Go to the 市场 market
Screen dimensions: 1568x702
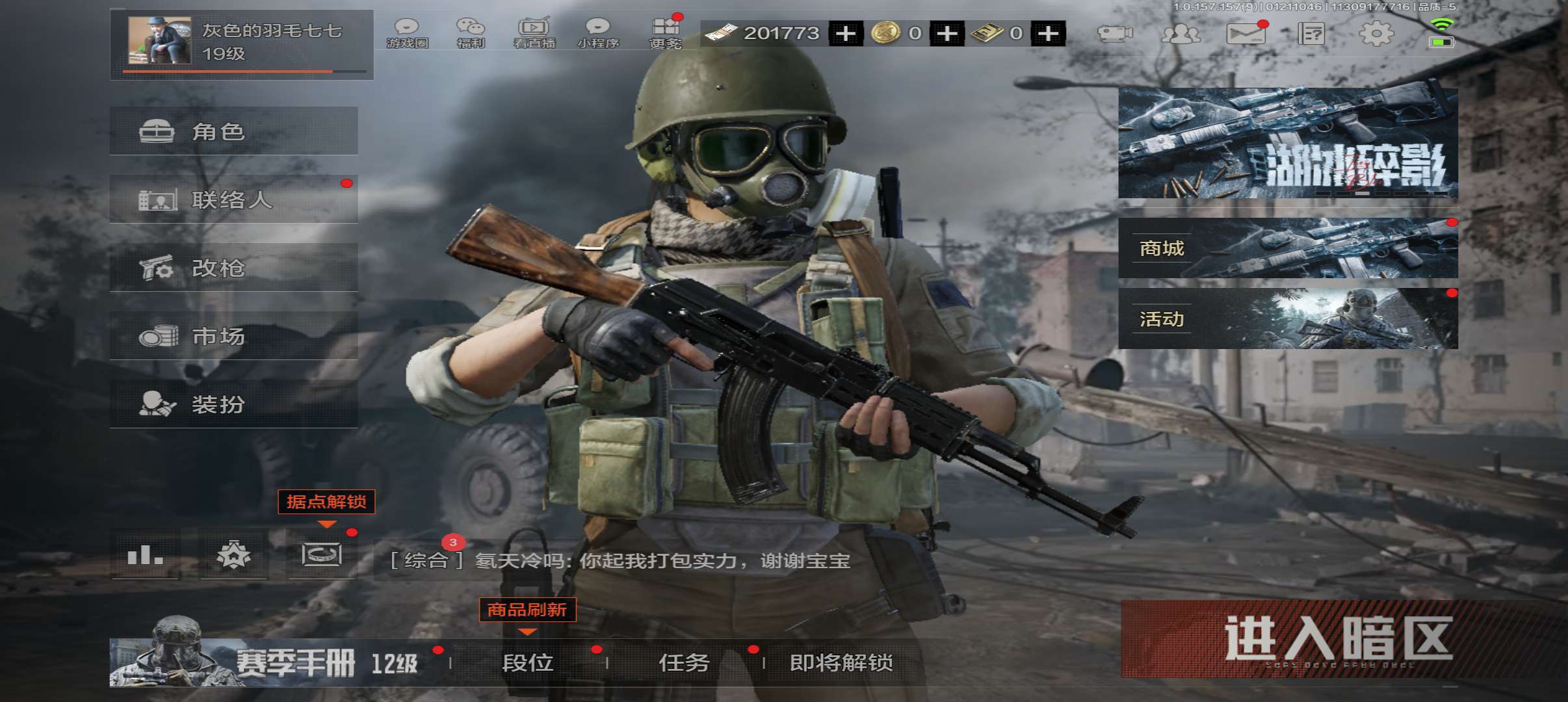pyautogui.click(x=233, y=336)
